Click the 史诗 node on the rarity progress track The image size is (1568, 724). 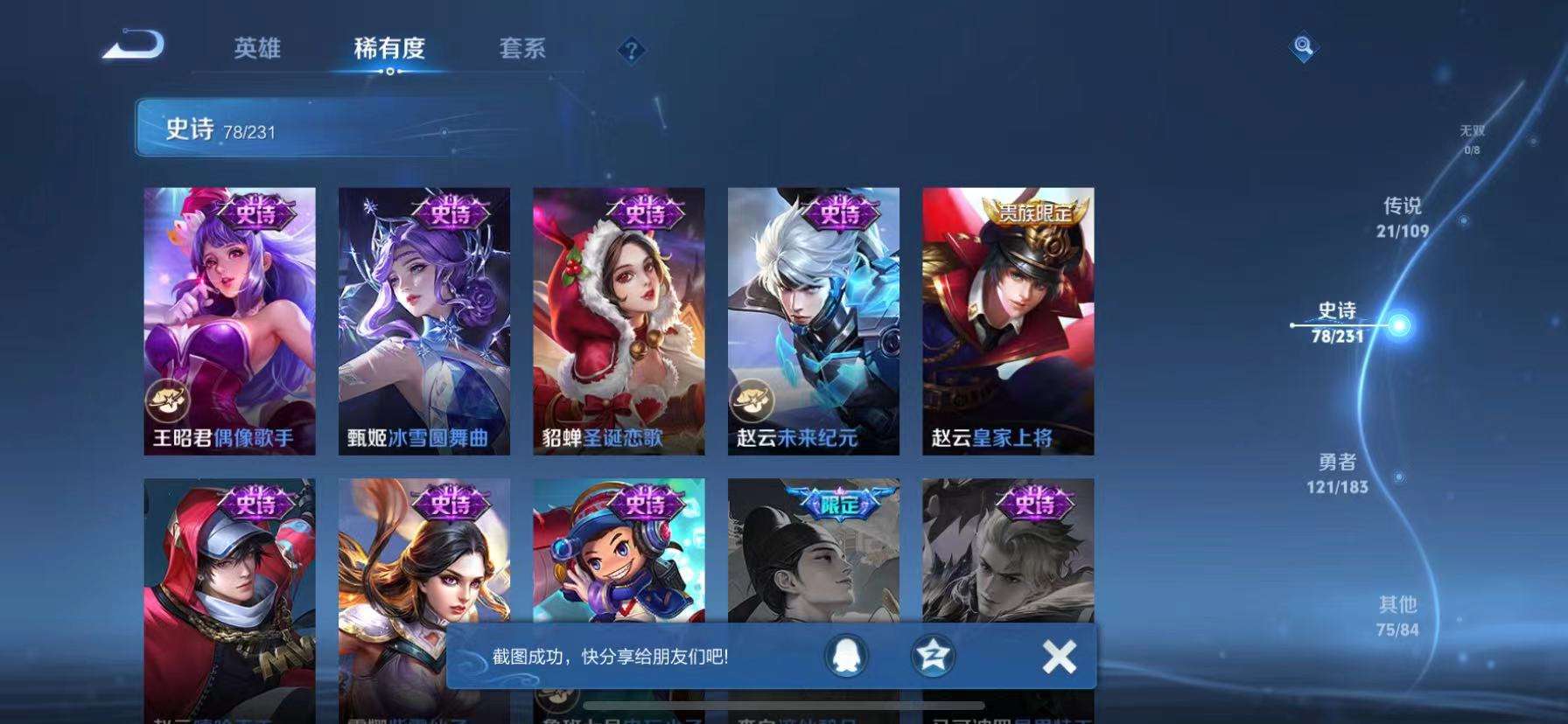click(x=1400, y=325)
